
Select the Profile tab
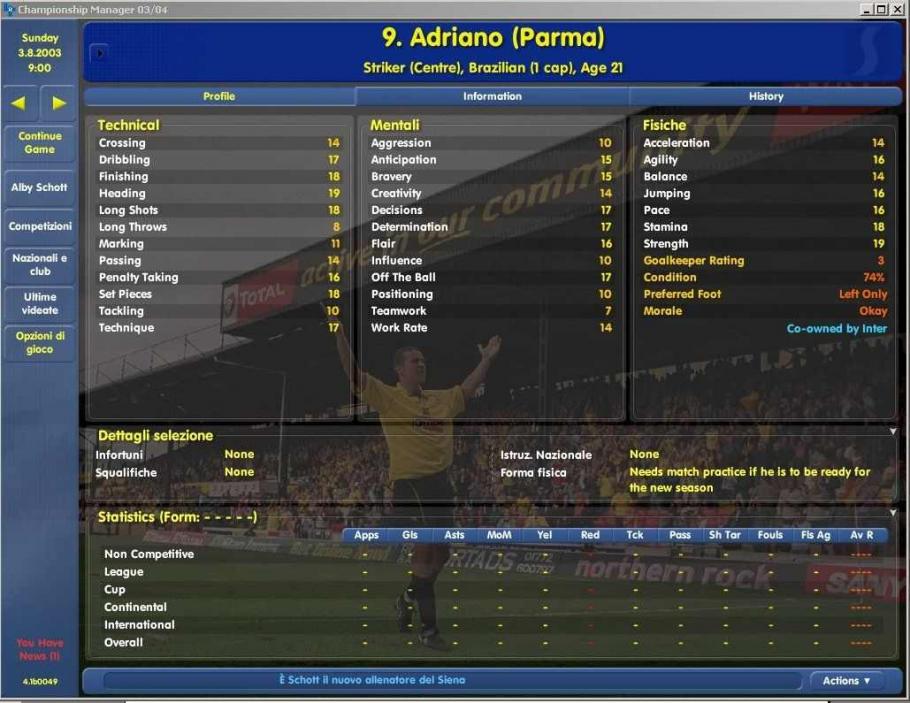[x=219, y=96]
